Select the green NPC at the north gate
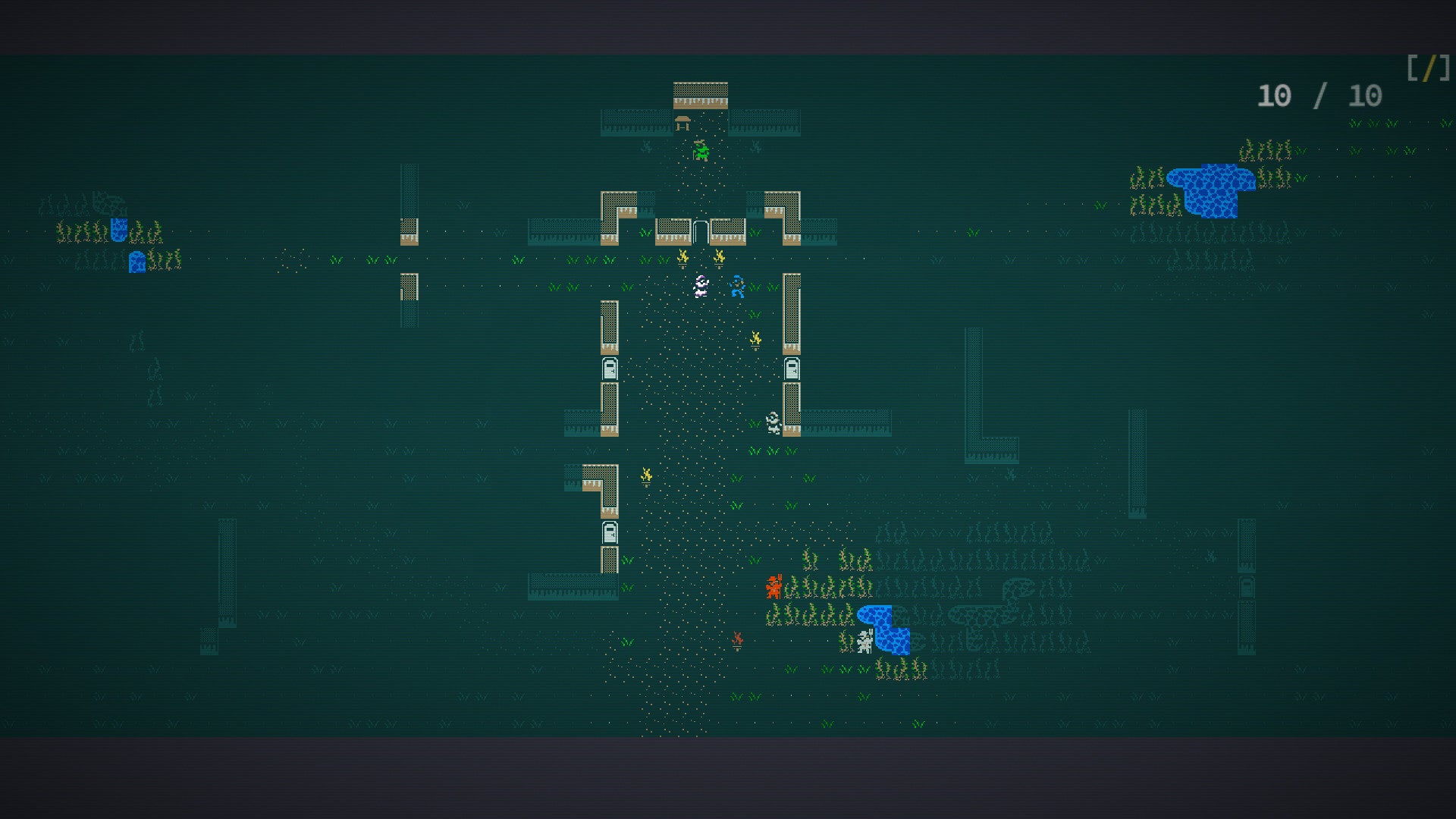Viewport: 1456px width, 819px height. click(x=701, y=152)
